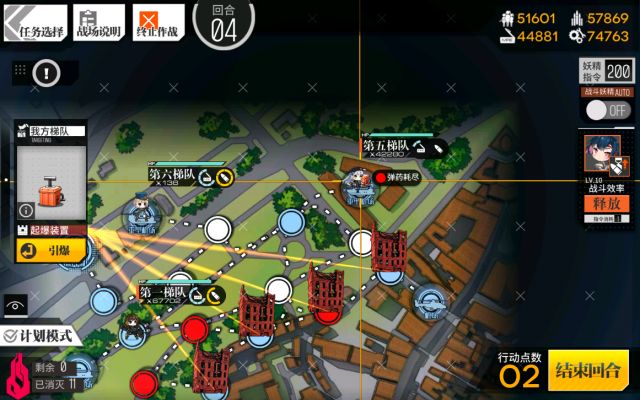Open the exclamation mark alert icon
The image size is (640, 400).
click(x=47, y=72)
